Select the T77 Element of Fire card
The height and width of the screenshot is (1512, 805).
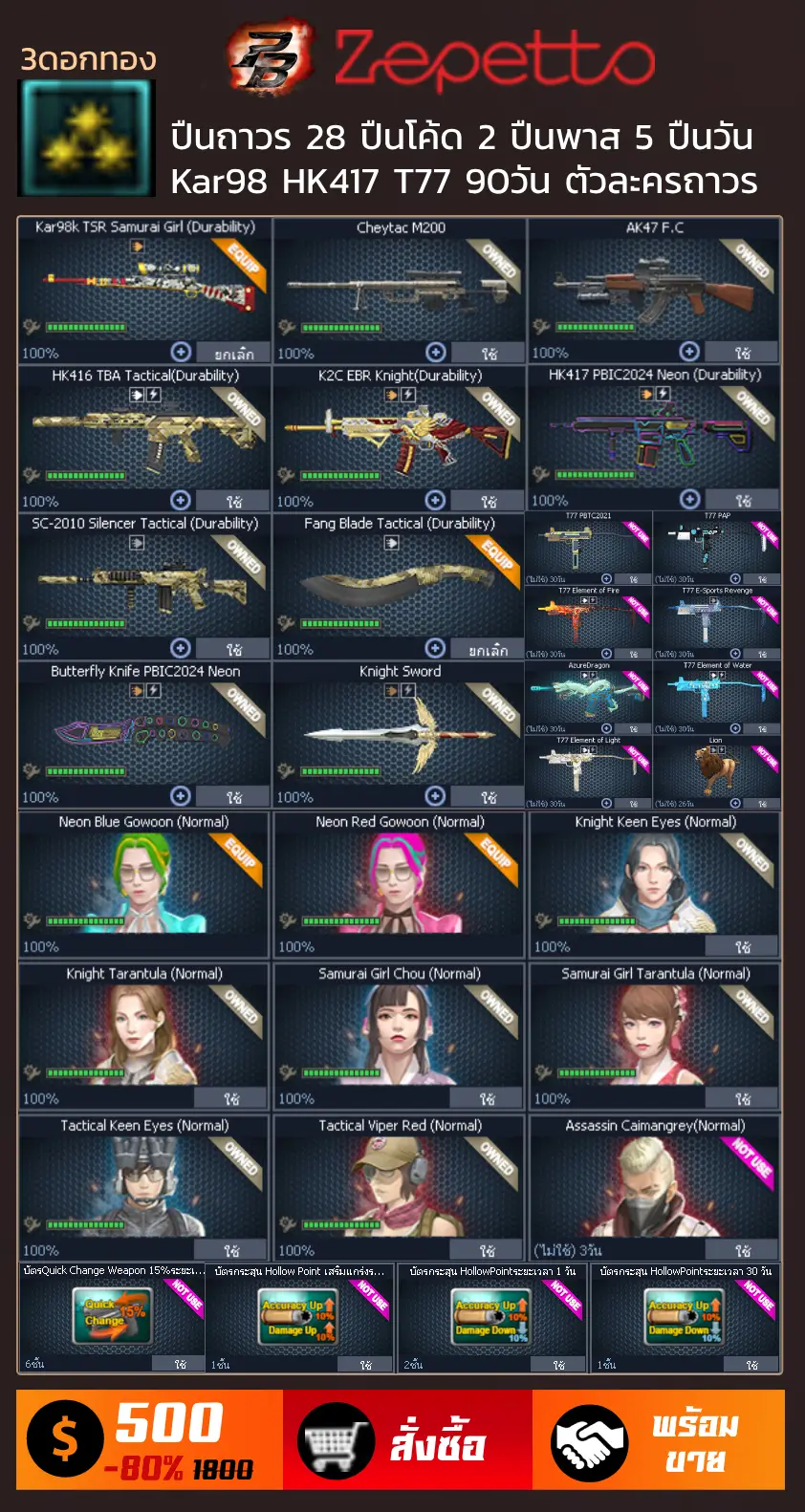[588, 621]
